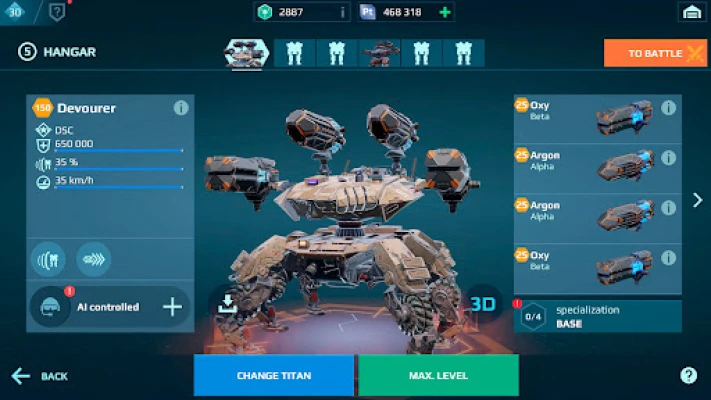
Task: Select the shield ability icon
Action: click(48, 259)
